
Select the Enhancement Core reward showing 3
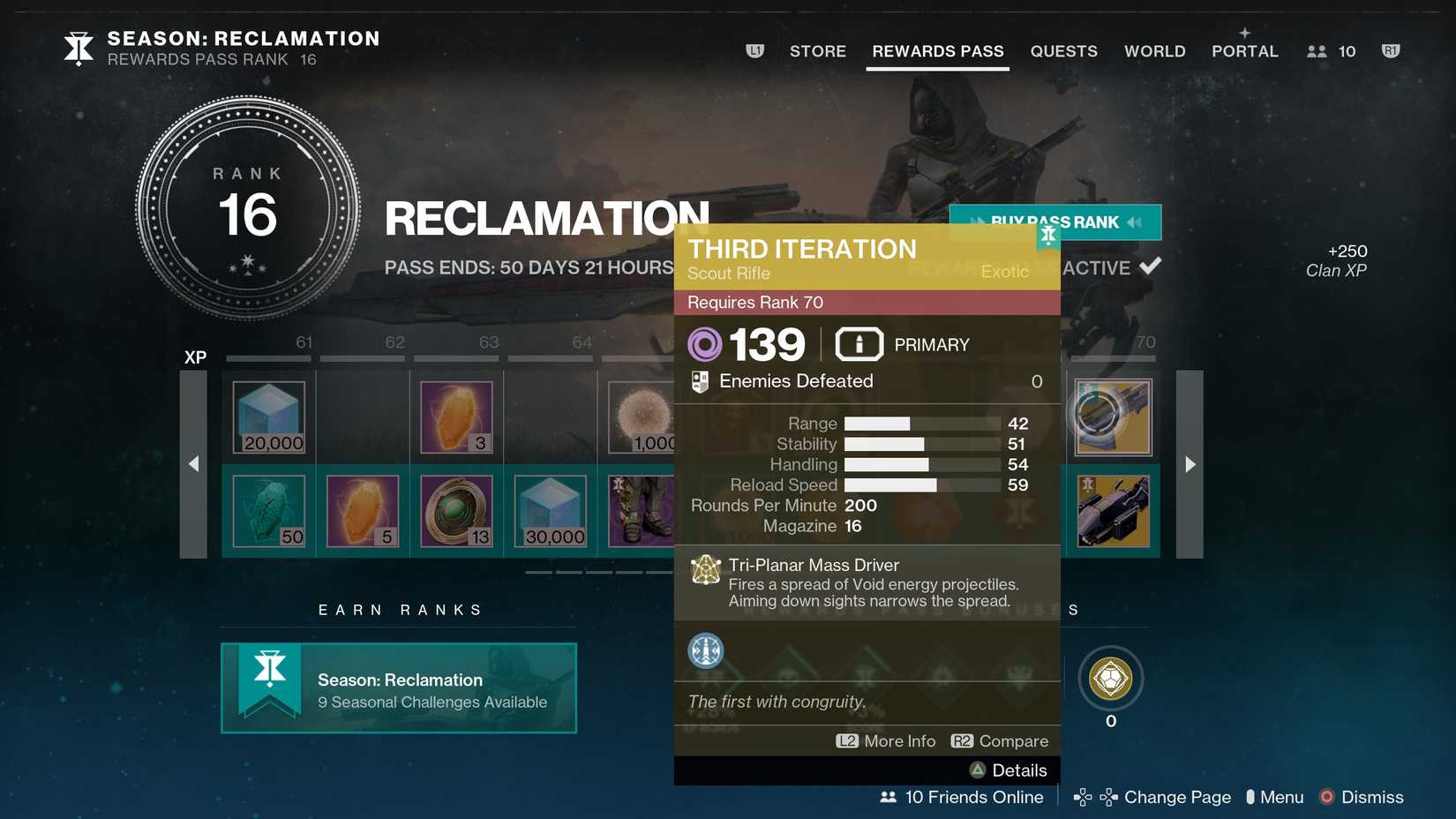pyautogui.click(x=456, y=417)
